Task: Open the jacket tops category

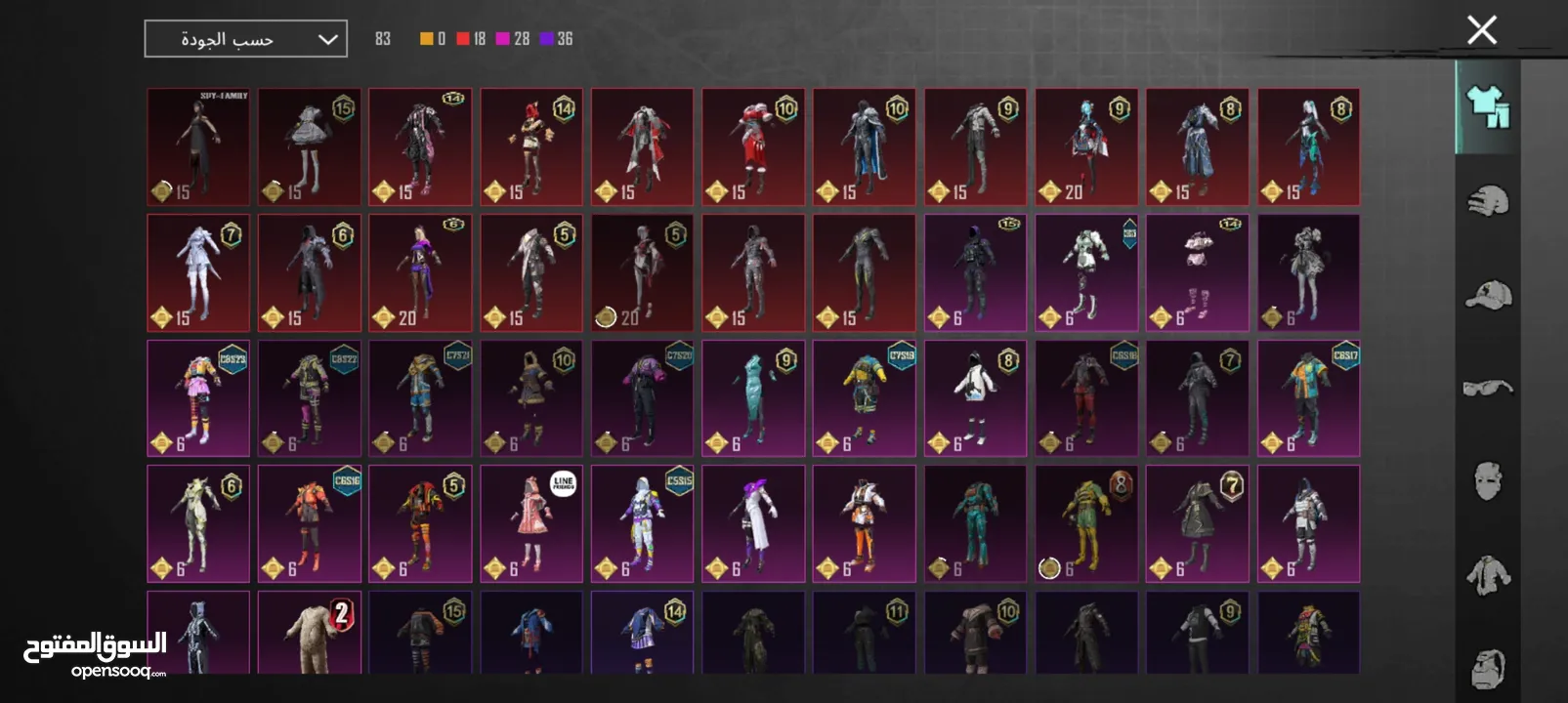Action: point(1487,574)
